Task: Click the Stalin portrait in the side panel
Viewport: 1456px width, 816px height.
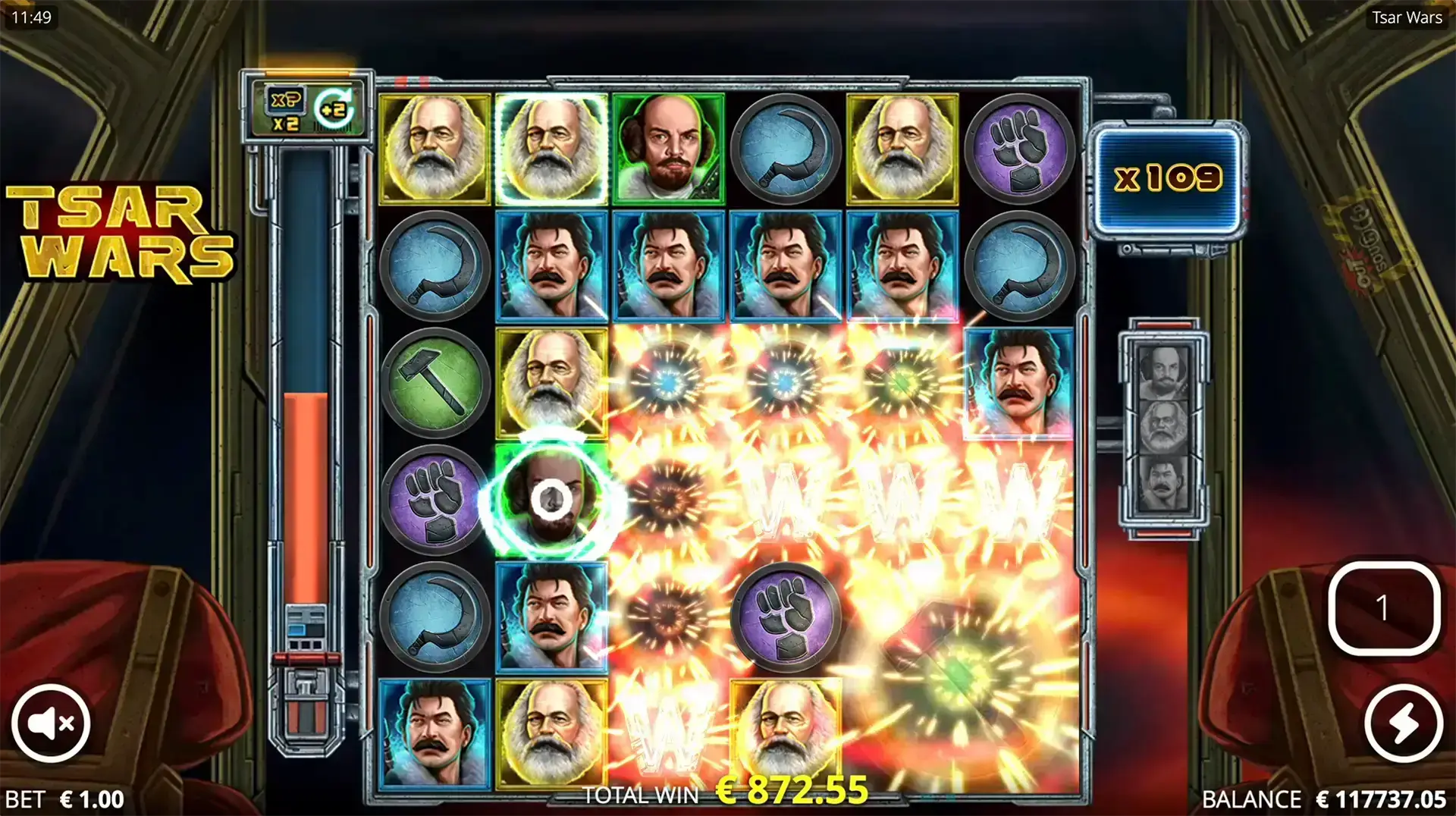Action: click(x=1163, y=482)
